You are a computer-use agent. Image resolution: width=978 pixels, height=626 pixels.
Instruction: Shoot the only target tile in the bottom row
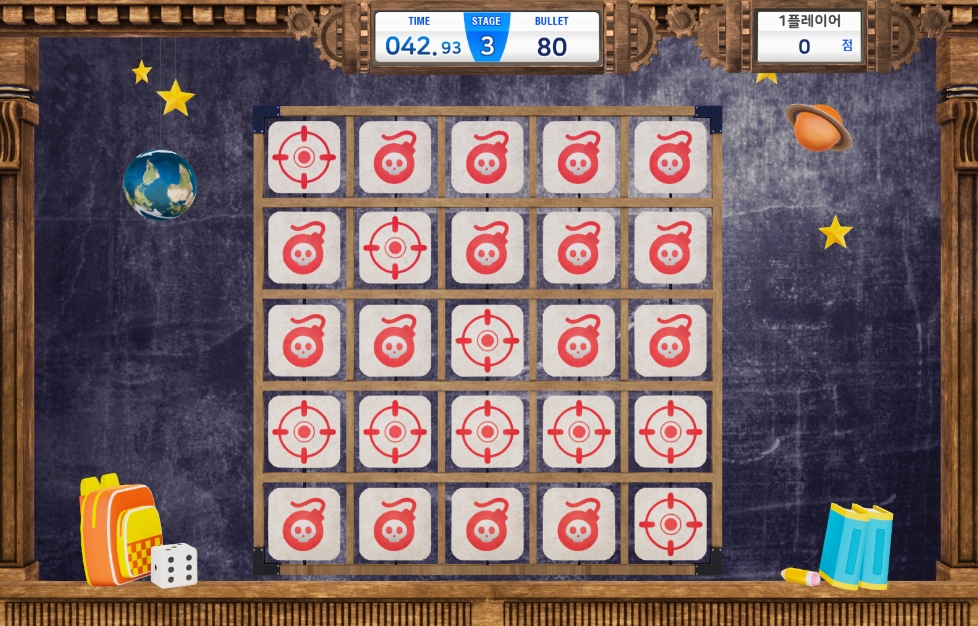pos(670,524)
